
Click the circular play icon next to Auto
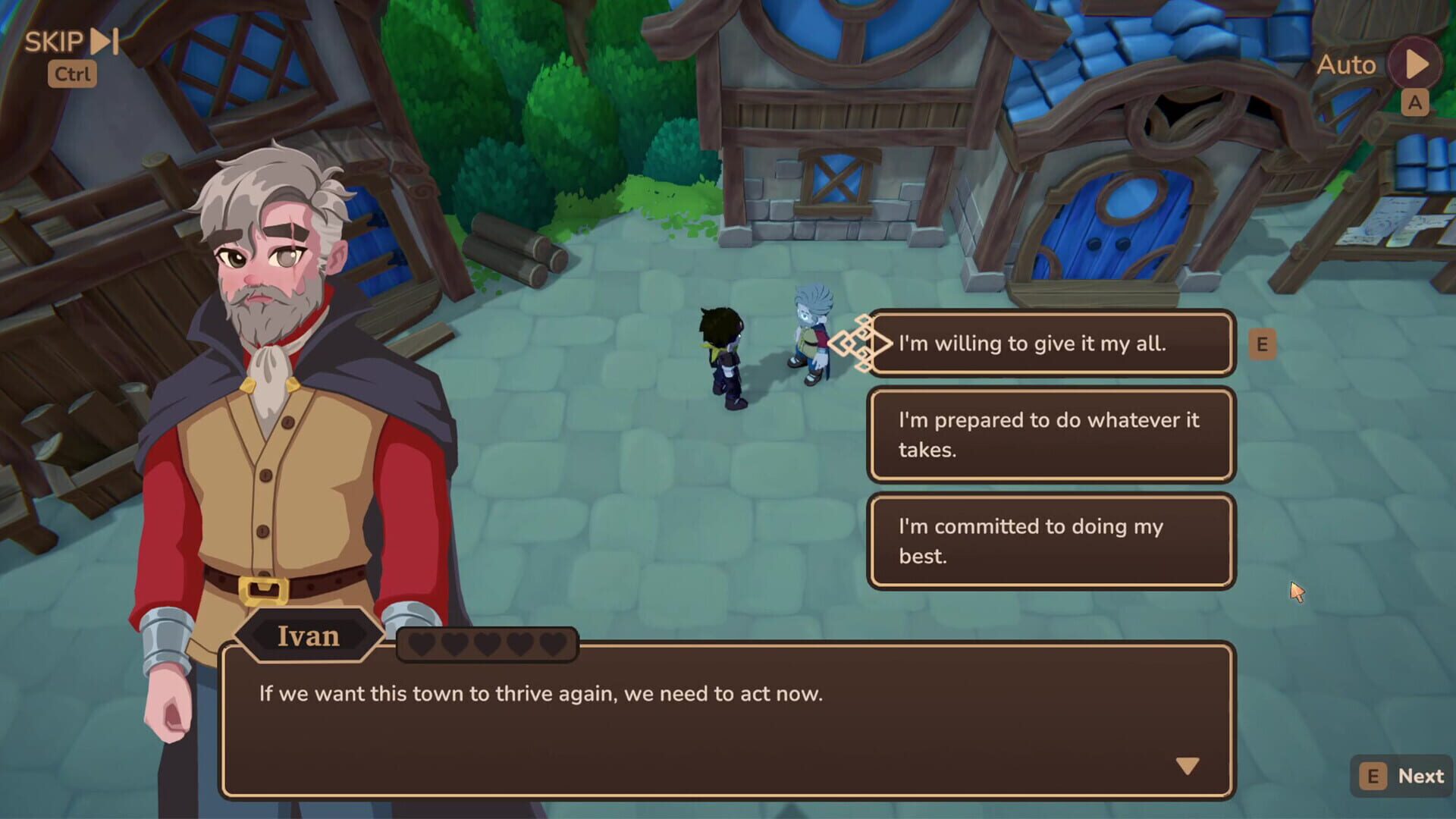(x=1412, y=64)
